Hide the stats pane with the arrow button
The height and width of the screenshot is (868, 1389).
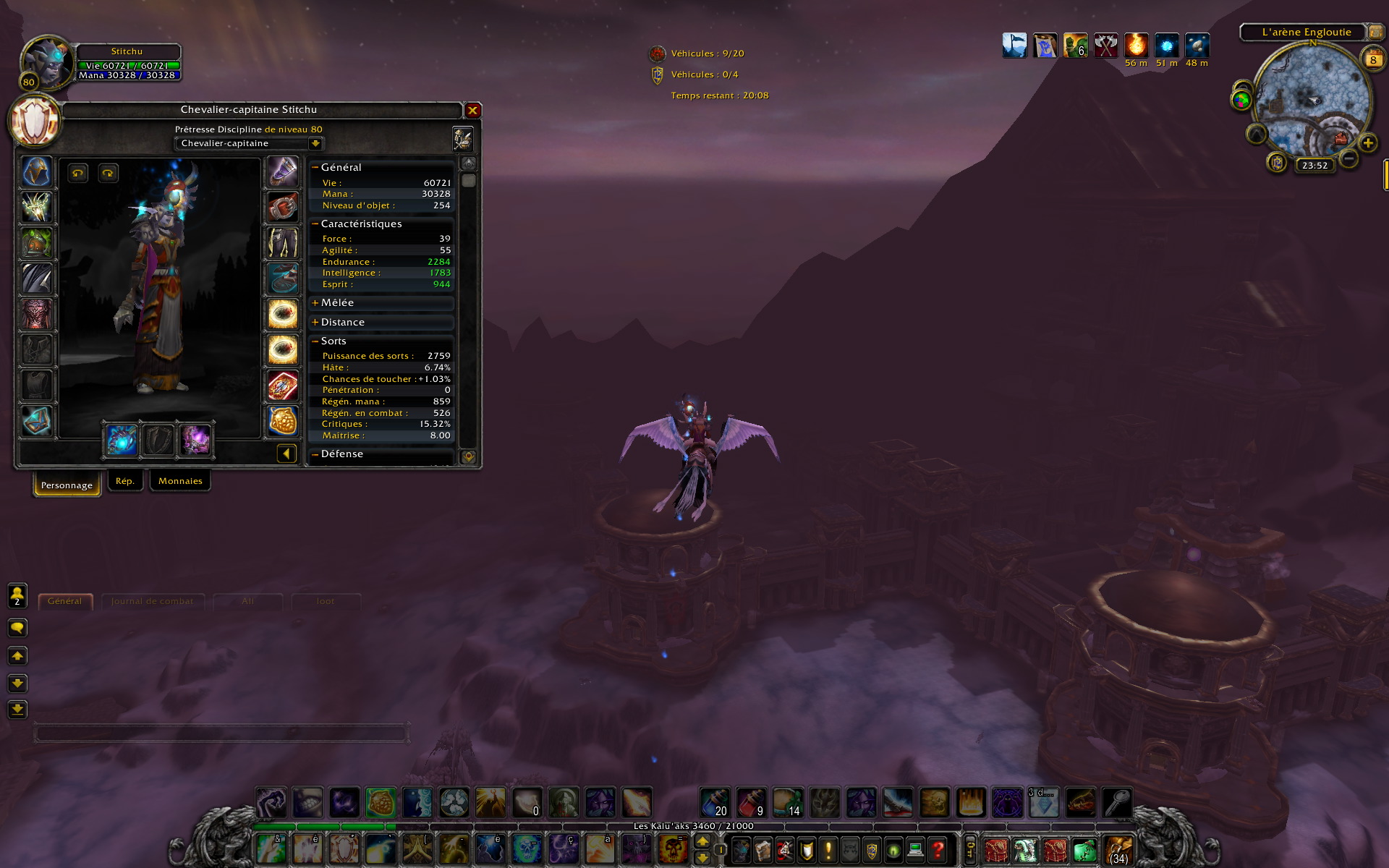point(286,454)
